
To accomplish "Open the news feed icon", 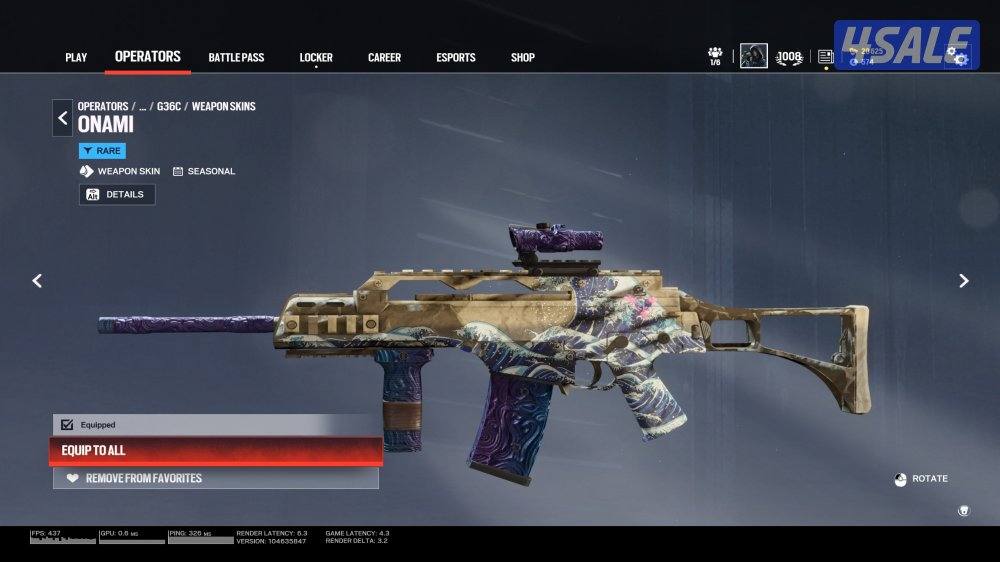I will pos(825,57).
